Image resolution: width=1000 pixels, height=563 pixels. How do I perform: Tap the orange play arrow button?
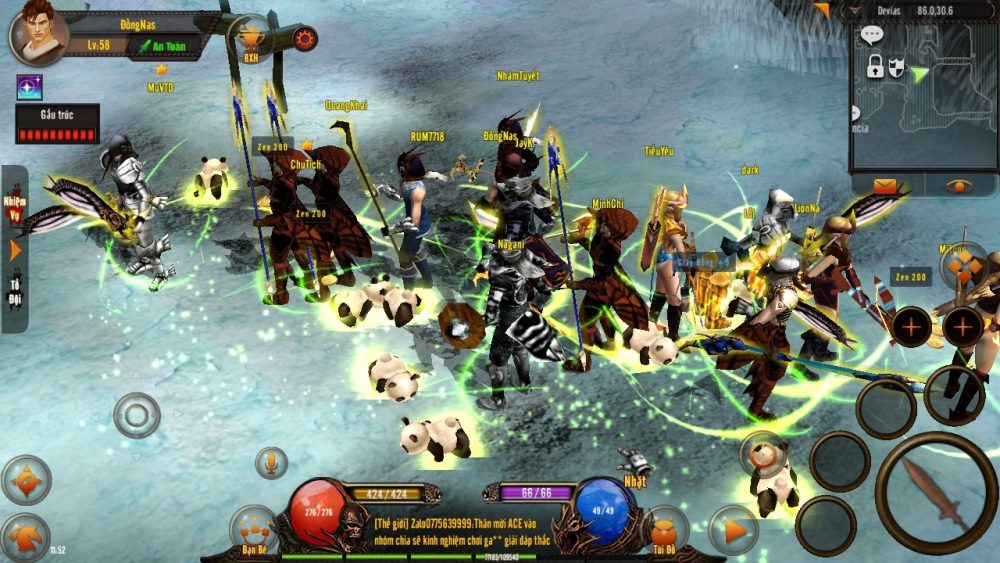(734, 530)
